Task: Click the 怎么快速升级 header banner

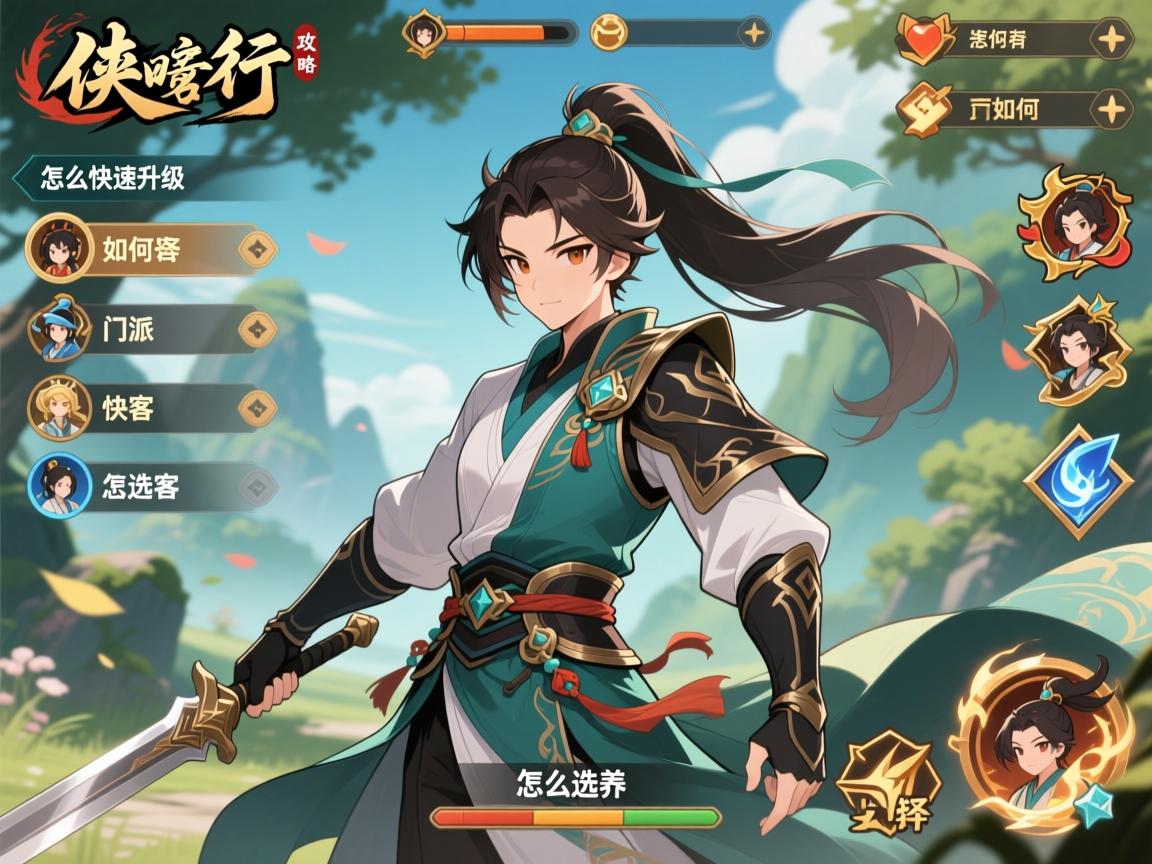Action: point(113,178)
